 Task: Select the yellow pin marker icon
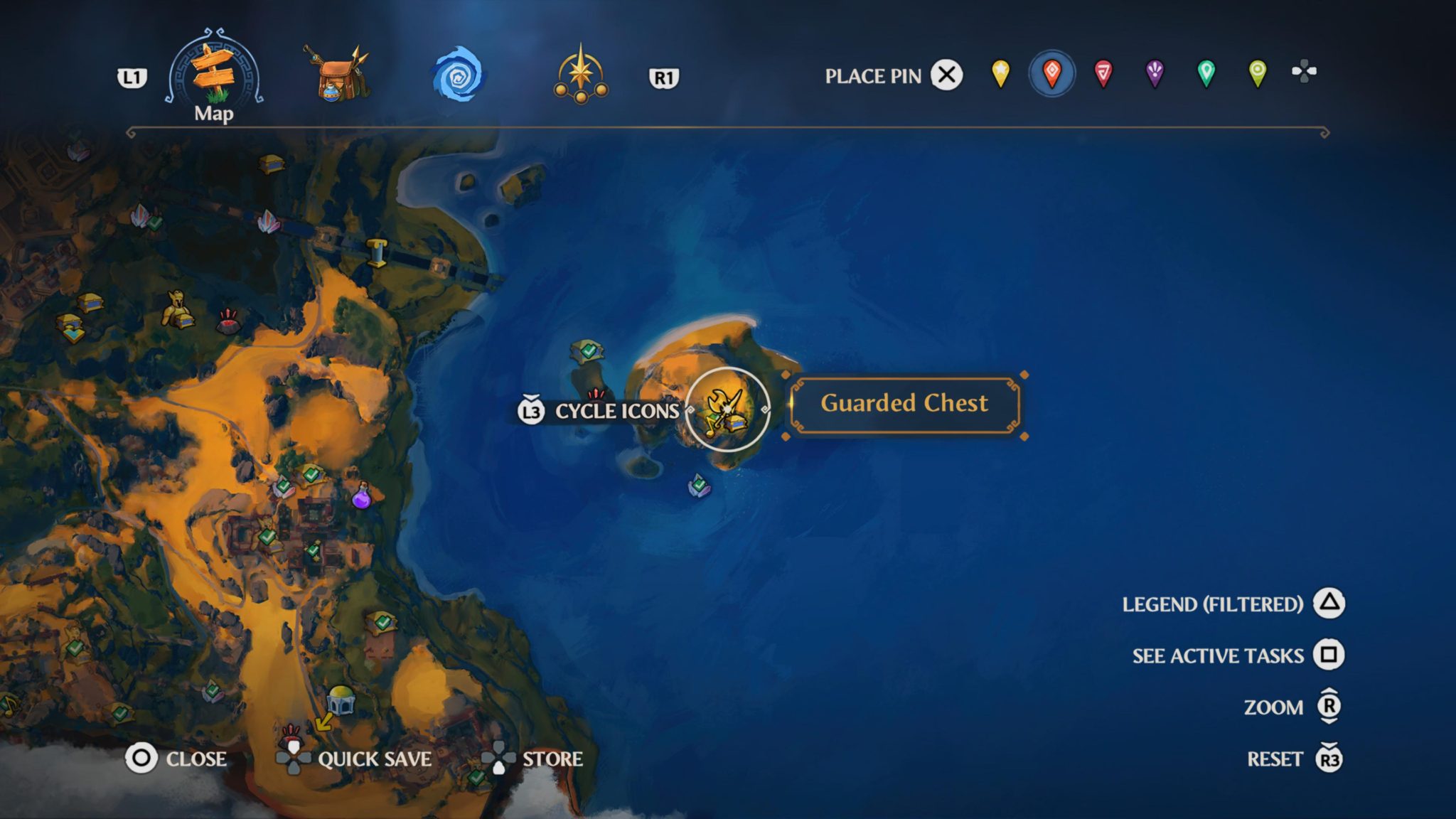[1000, 75]
